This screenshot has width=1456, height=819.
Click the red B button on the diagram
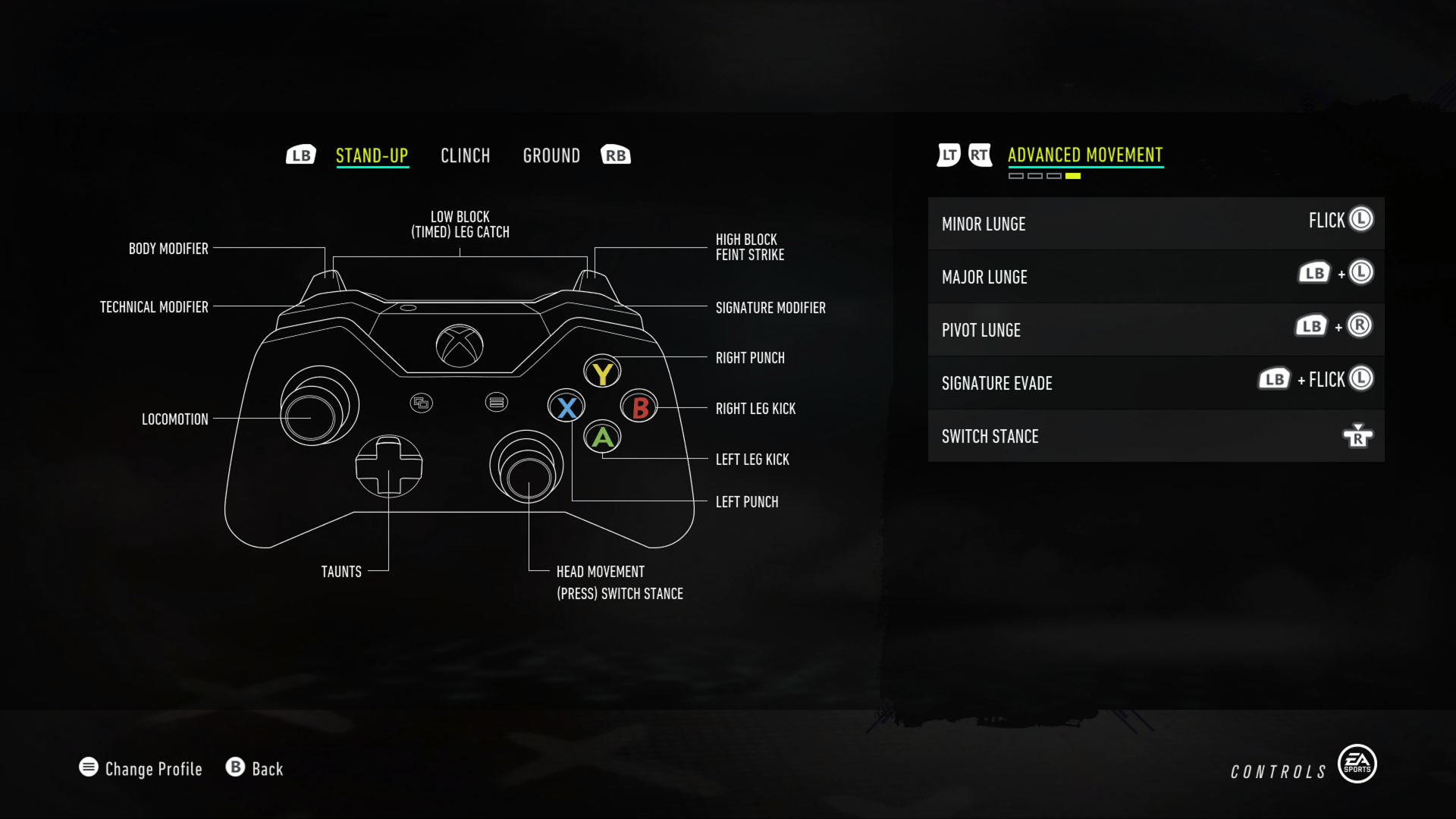(638, 408)
